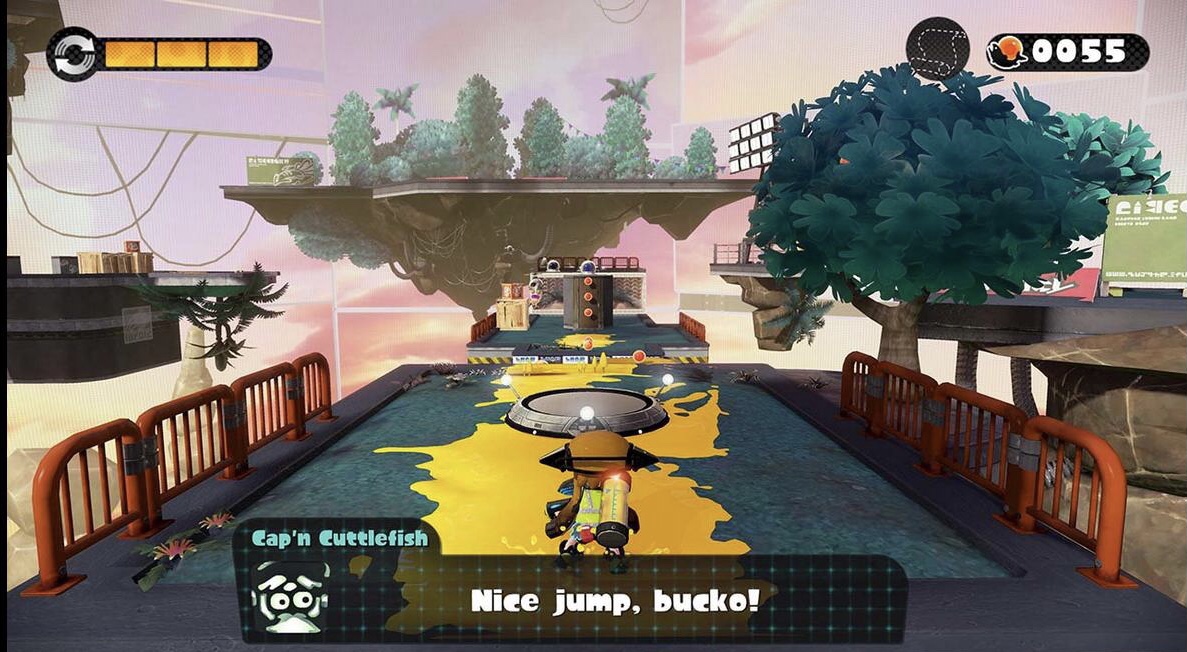Image resolution: width=1187 pixels, height=652 pixels.
Task: Click the circular arrows icon beside the orange gauge
Action: [72, 54]
